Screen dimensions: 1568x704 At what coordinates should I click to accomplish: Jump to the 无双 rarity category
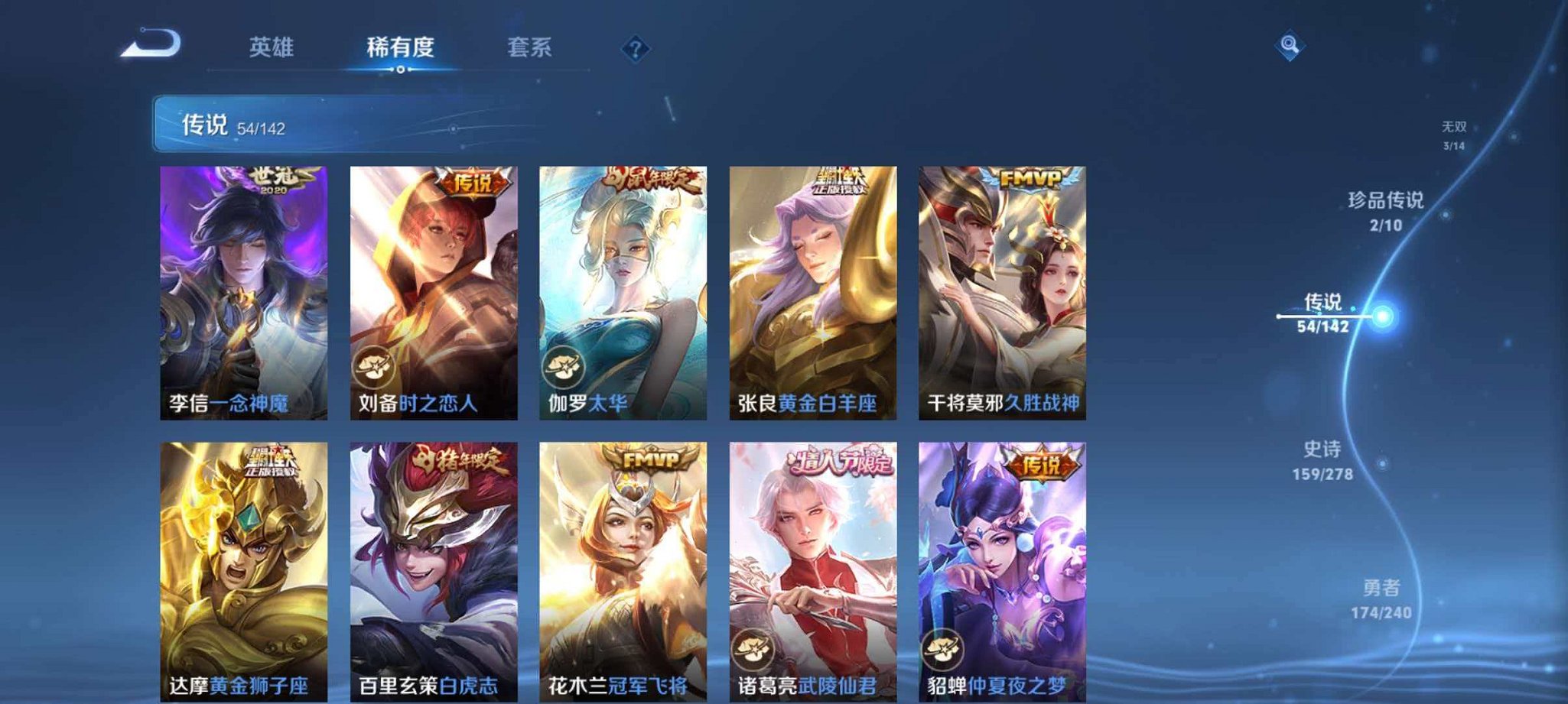[1456, 130]
